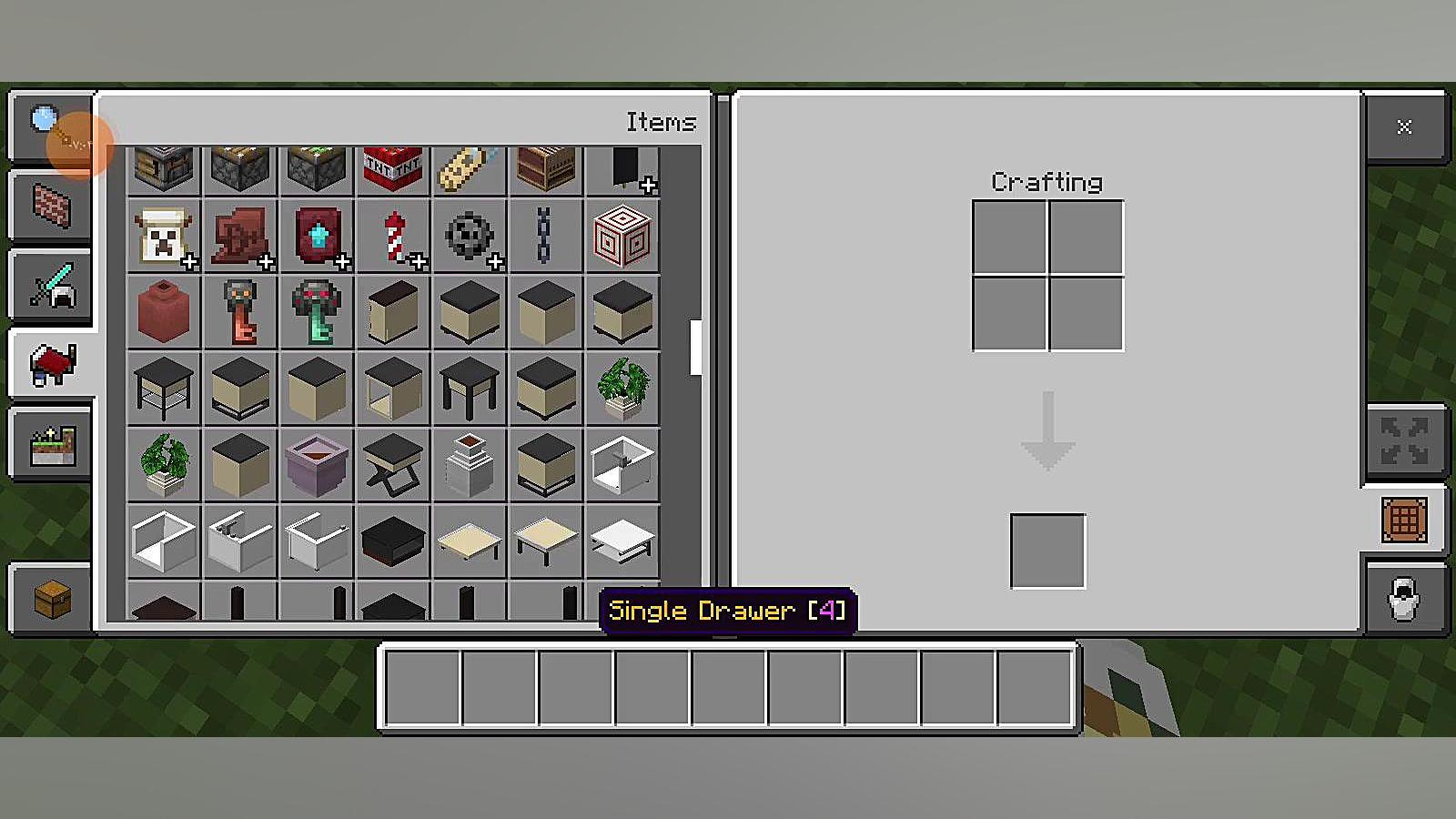Select the TNT block
This screenshot has width=1456, height=819.
(392, 169)
